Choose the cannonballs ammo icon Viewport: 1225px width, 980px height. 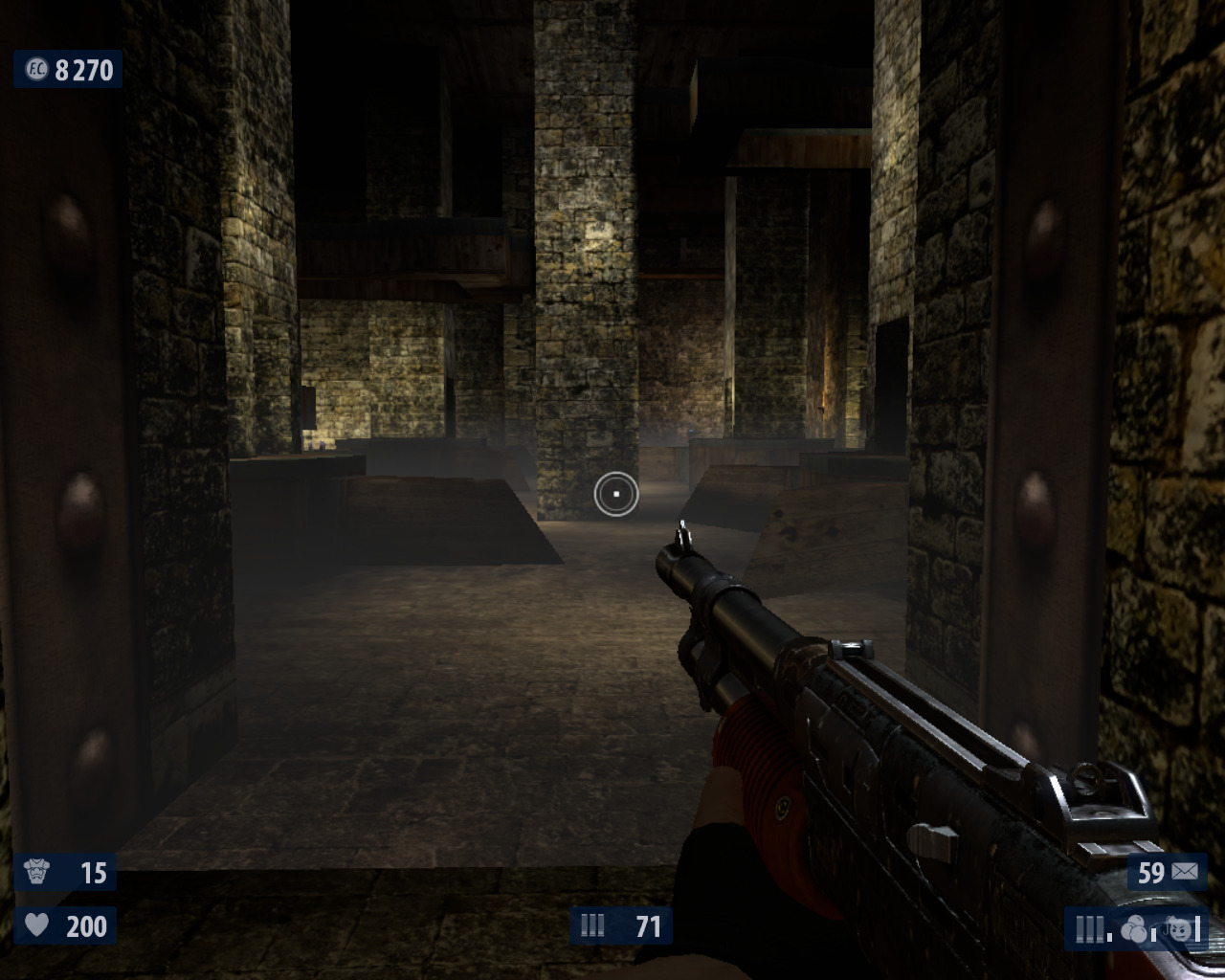pos(1133,928)
